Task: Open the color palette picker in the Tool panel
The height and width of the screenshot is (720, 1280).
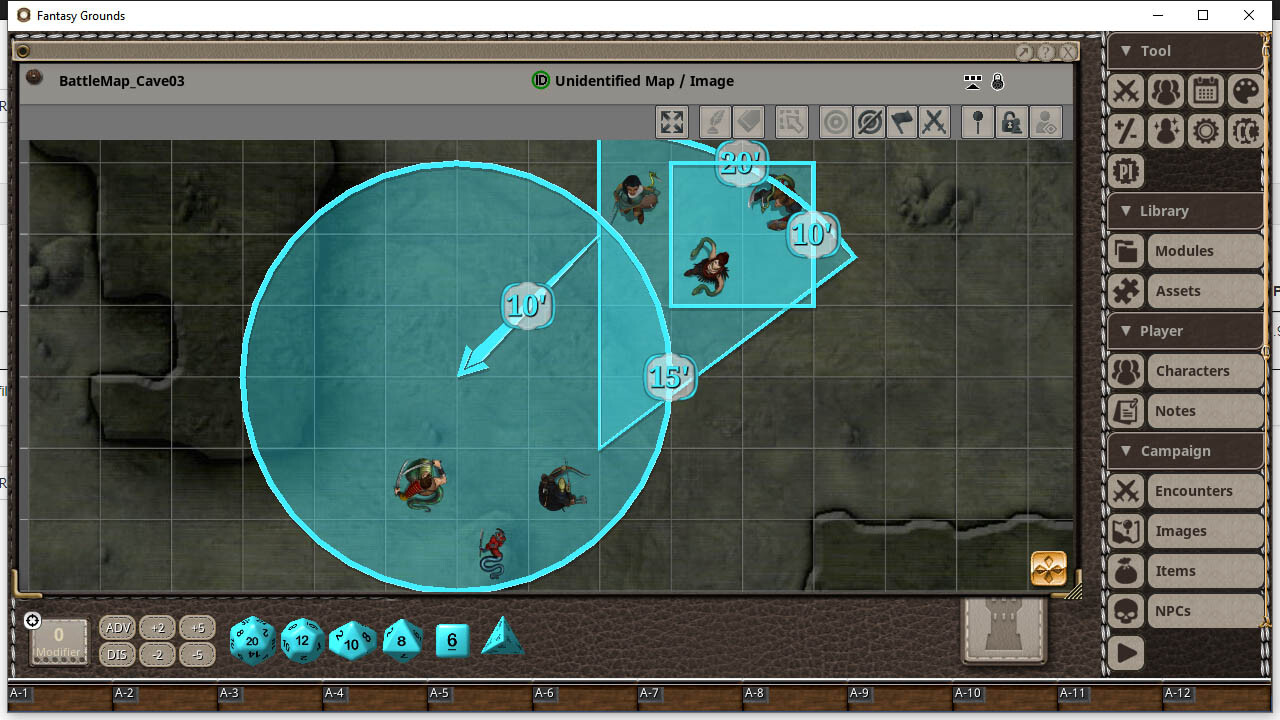Action: pyautogui.click(x=1245, y=91)
